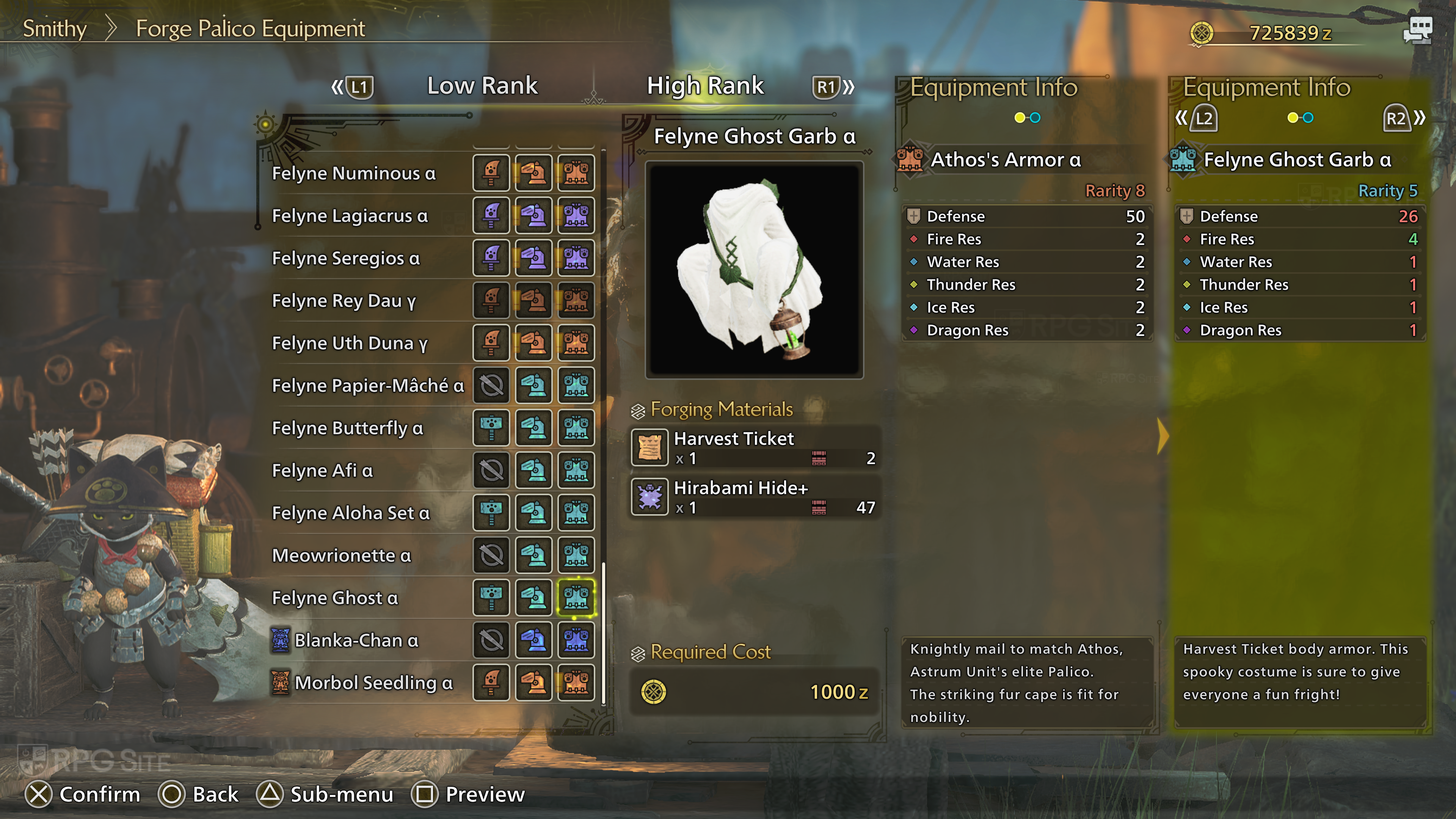
Task: Select the Blanka-Chan α row
Action: (356, 640)
